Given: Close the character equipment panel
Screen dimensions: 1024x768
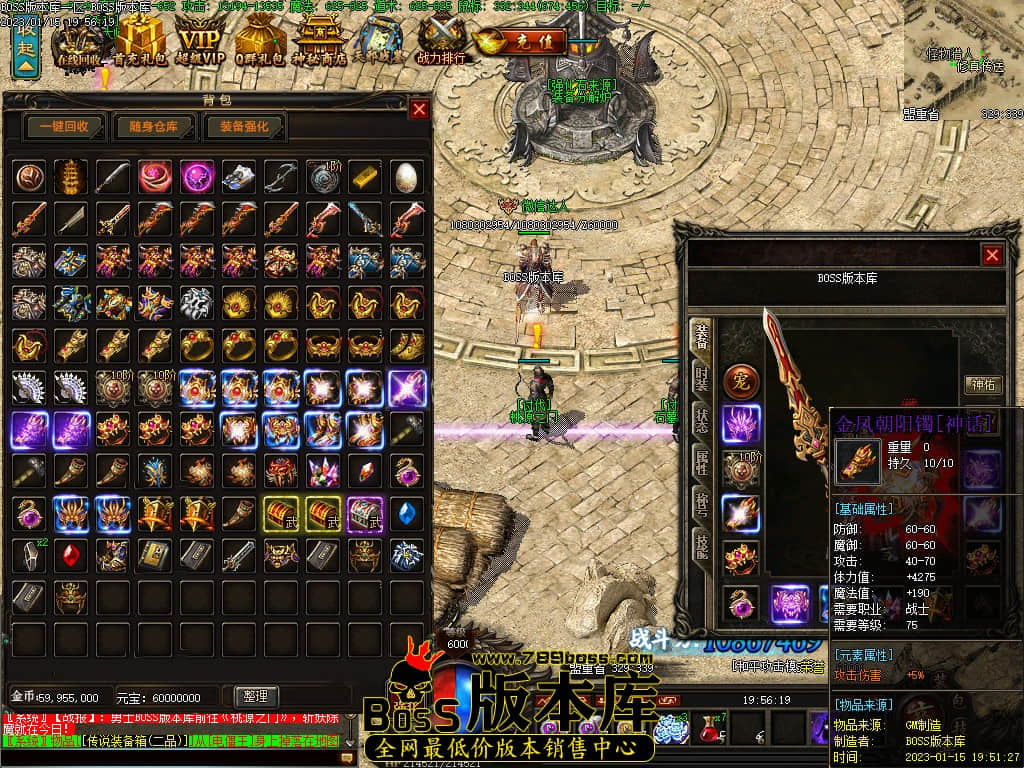Looking at the screenshot, I should [x=992, y=255].
